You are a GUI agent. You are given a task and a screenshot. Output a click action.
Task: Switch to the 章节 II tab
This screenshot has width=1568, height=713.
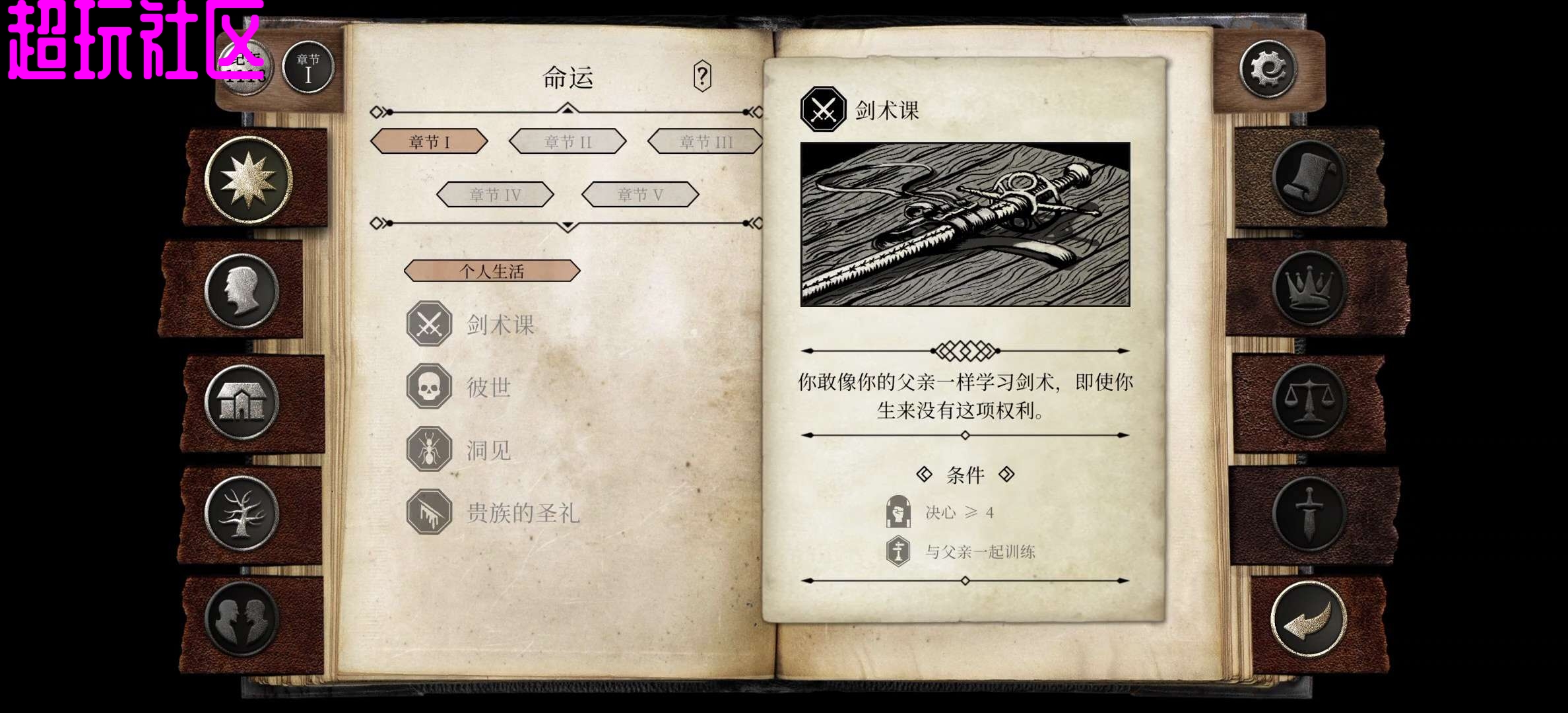coord(566,141)
